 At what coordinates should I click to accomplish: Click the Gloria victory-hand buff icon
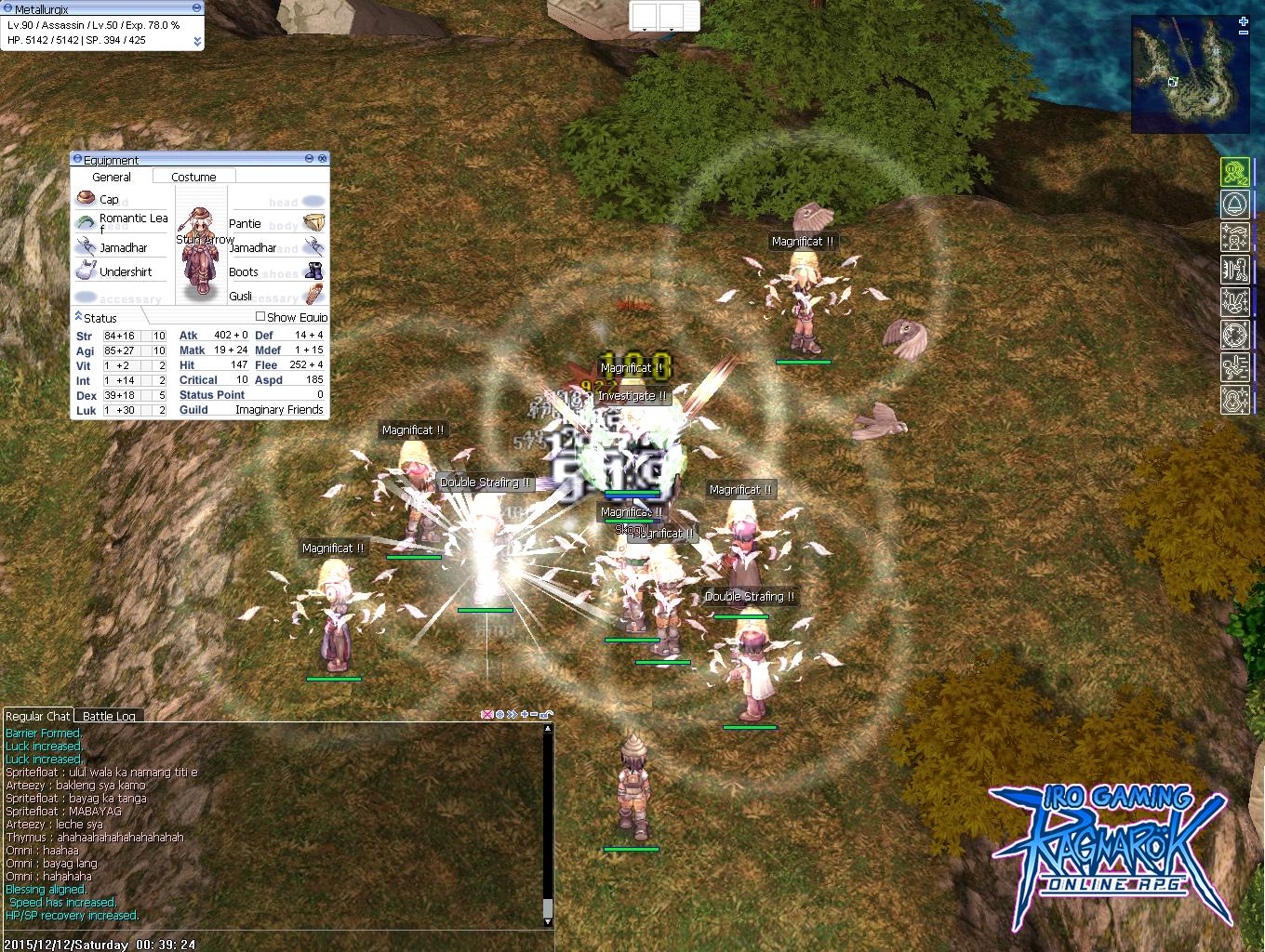coord(1235,301)
